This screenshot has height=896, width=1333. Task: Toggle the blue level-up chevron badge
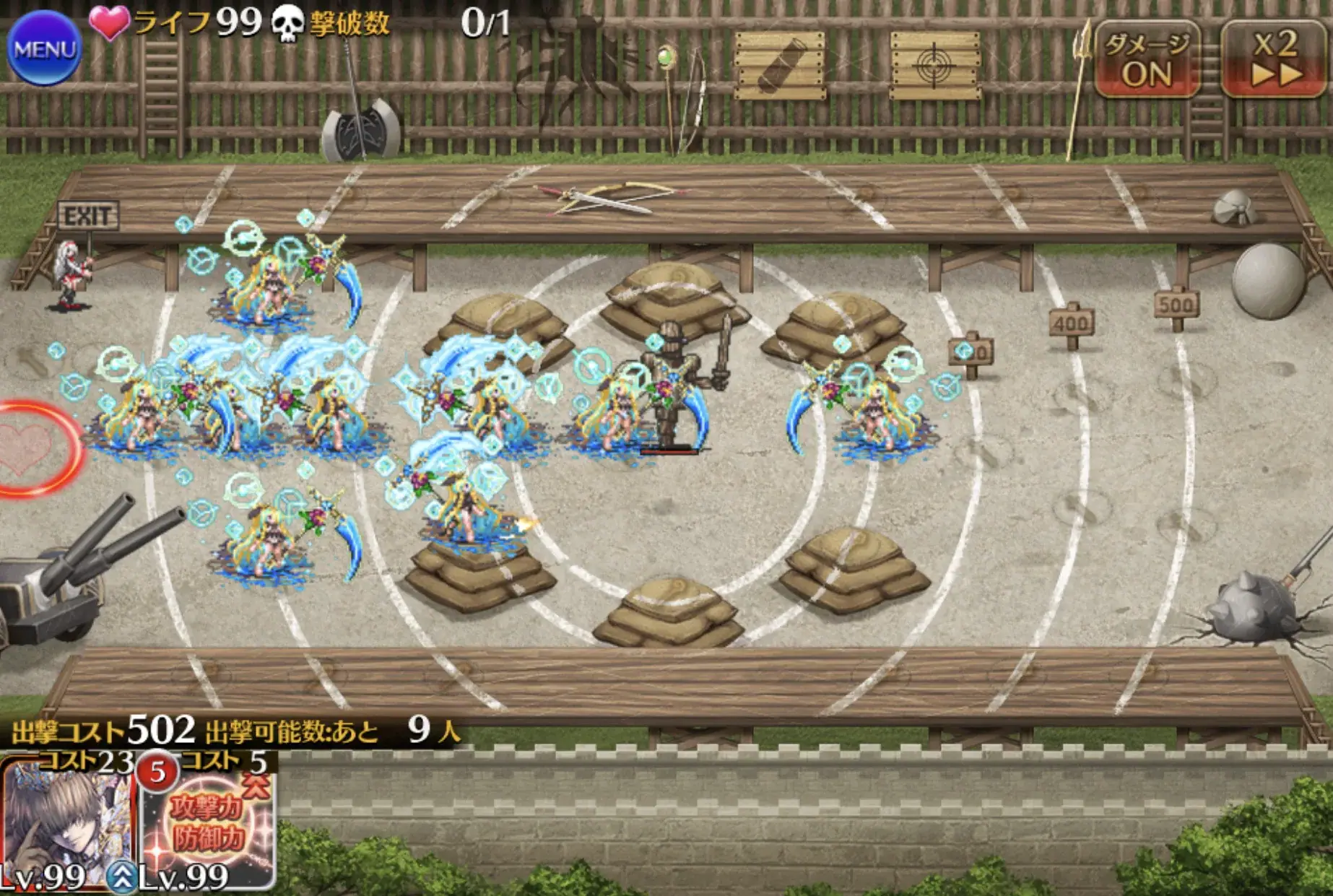121,875
